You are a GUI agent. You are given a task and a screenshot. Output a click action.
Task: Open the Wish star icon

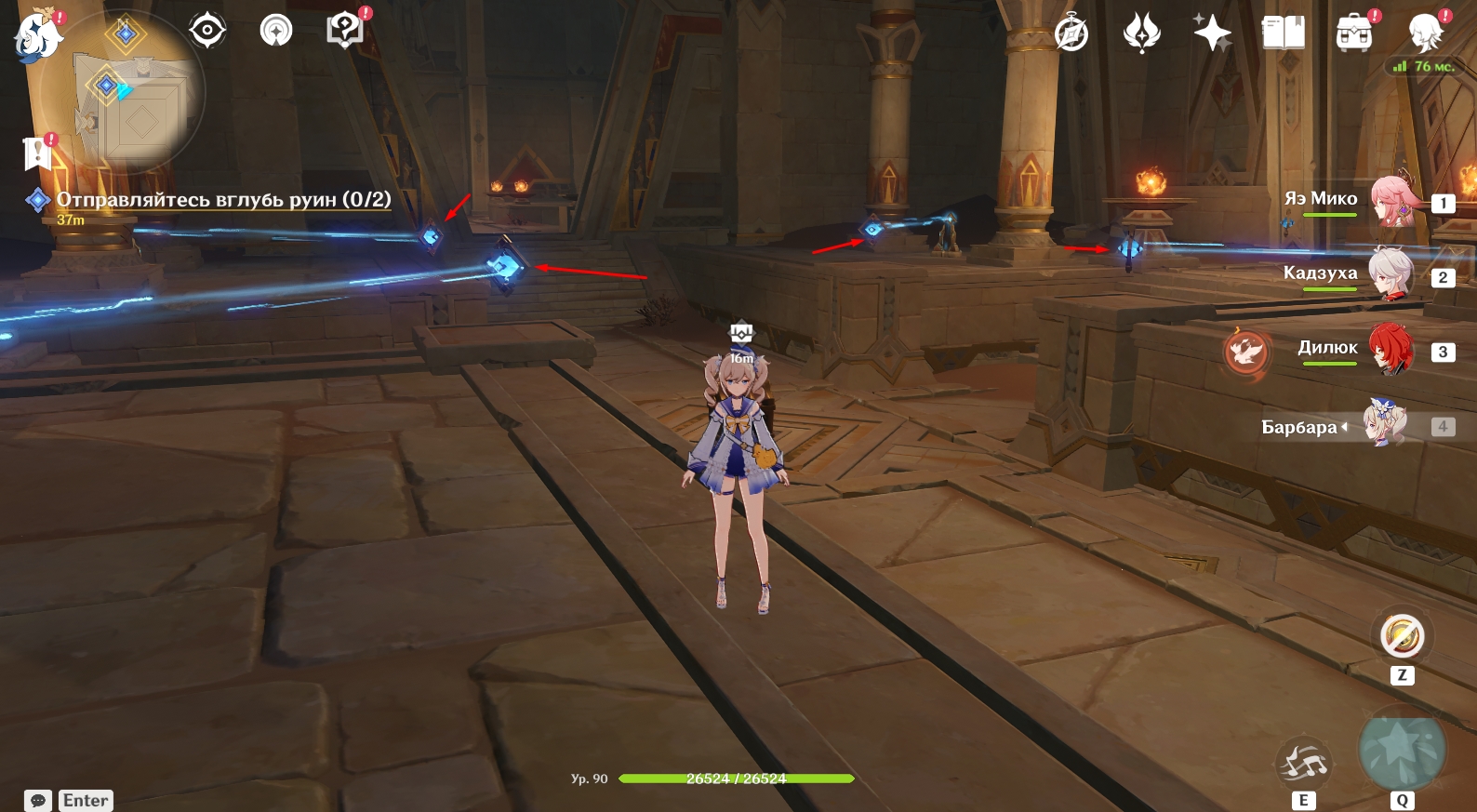(x=1213, y=34)
